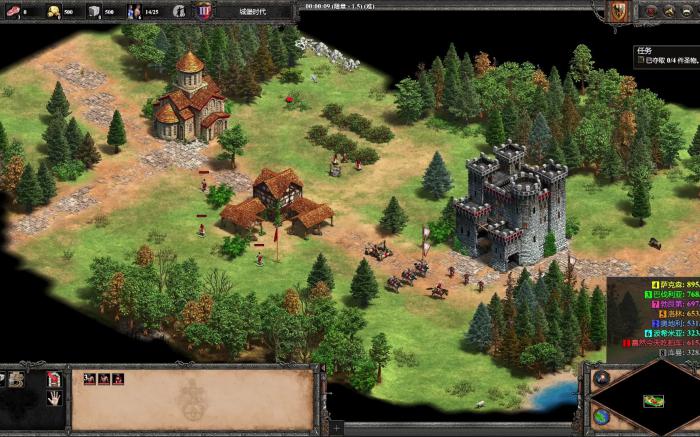
Task: Click the age III shield emblem
Action: [204, 12]
